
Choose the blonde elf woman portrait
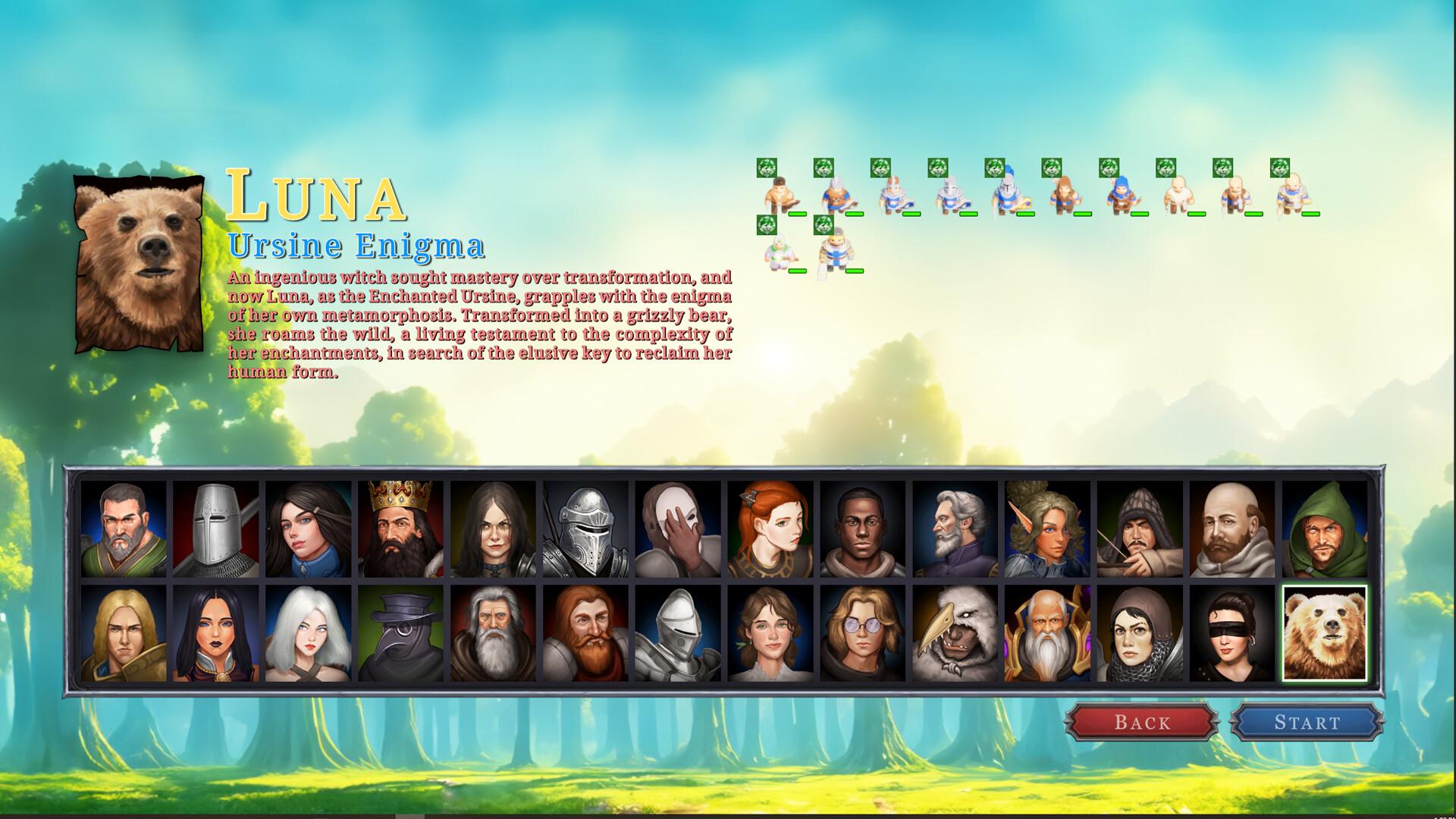[x=1047, y=529]
